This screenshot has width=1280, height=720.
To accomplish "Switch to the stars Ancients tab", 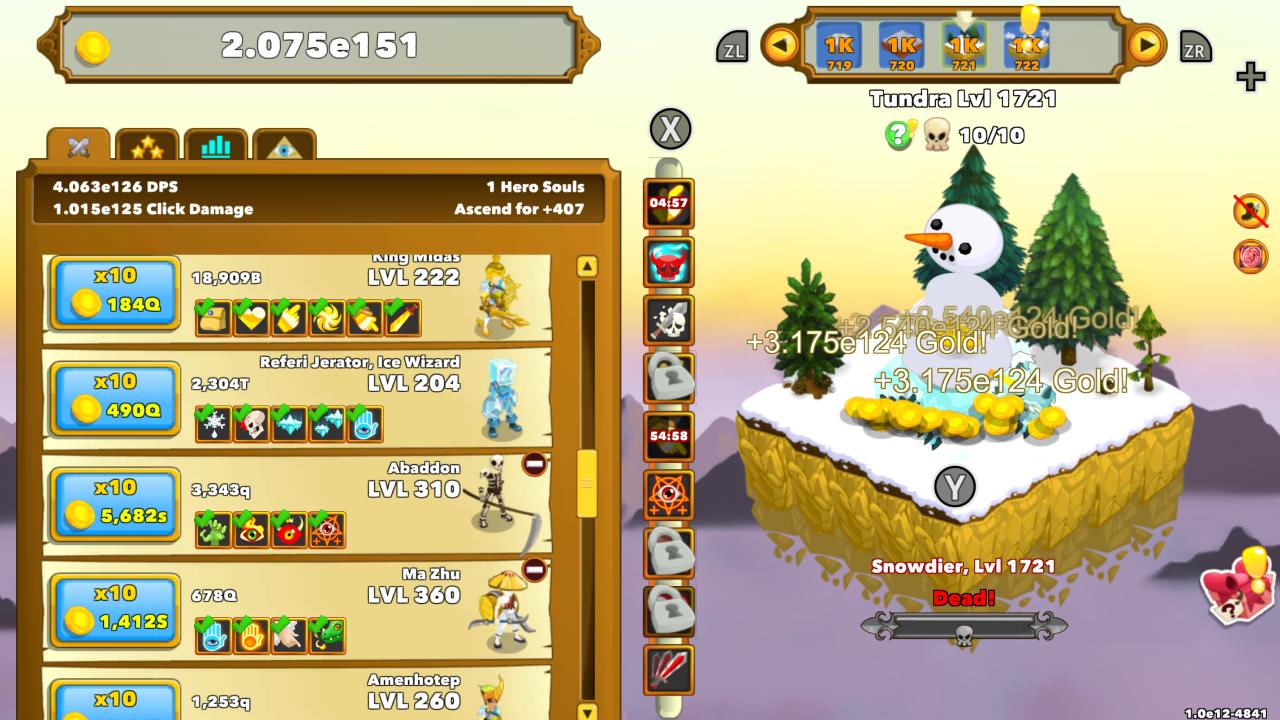I will click(147, 144).
